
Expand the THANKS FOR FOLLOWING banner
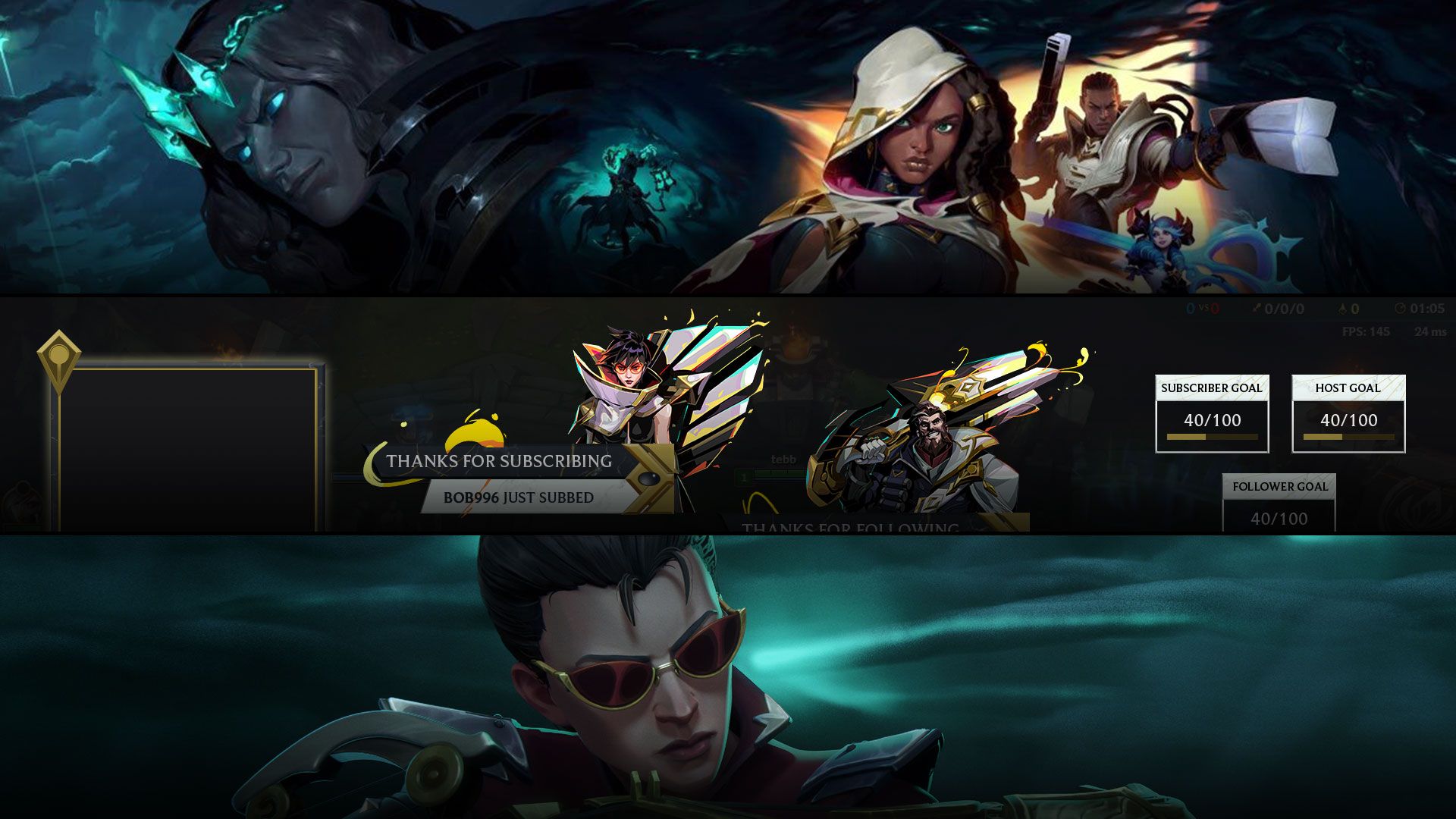click(x=849, y=525)
